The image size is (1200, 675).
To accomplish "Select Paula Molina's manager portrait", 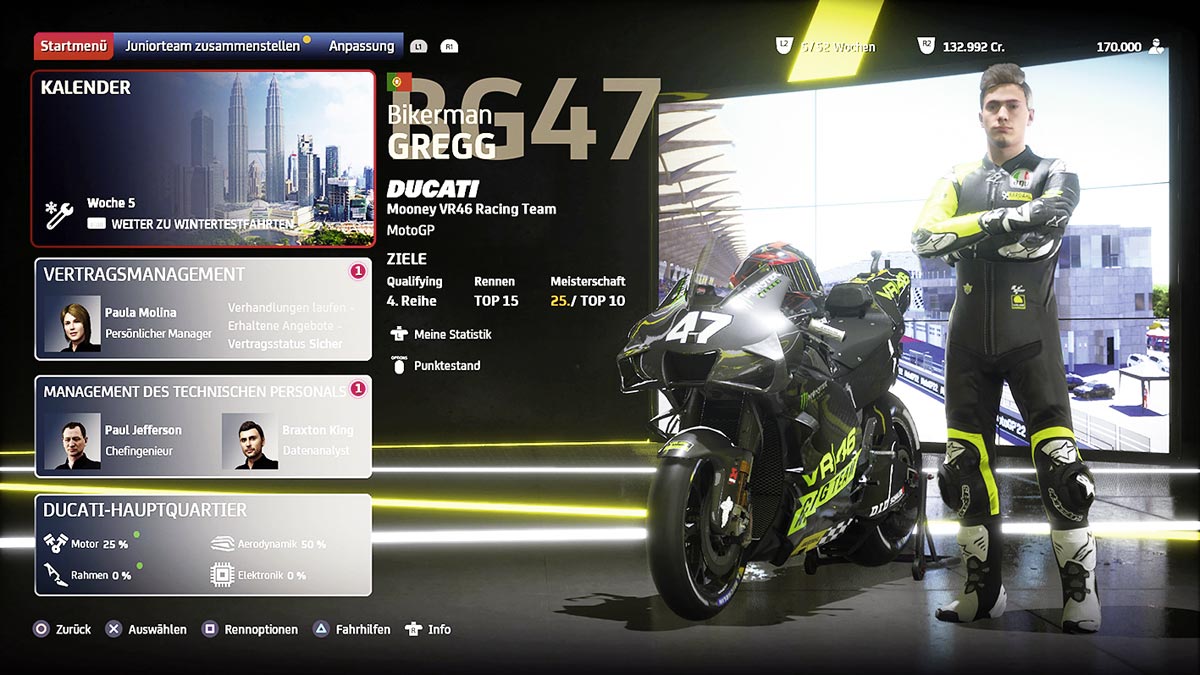I will click(x=73, y=323).
